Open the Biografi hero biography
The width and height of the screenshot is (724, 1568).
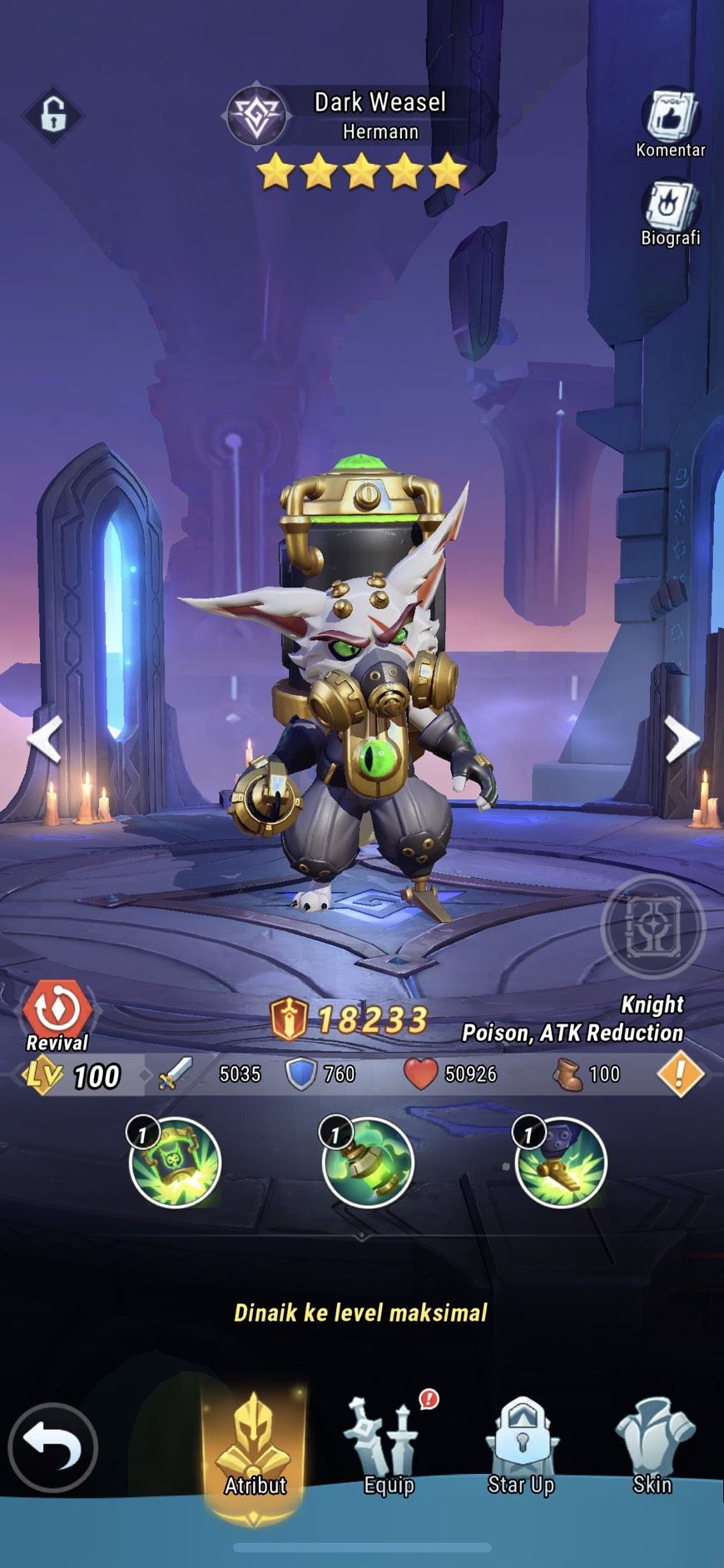point(670,211)
